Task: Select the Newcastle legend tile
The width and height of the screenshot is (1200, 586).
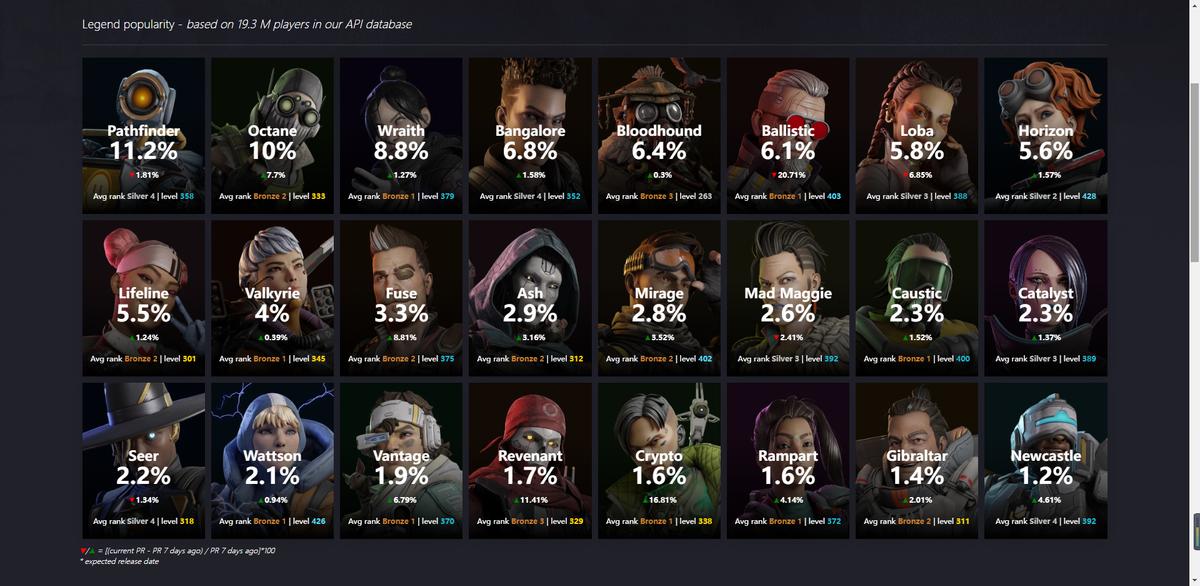Action: [x=1046, y=459]
